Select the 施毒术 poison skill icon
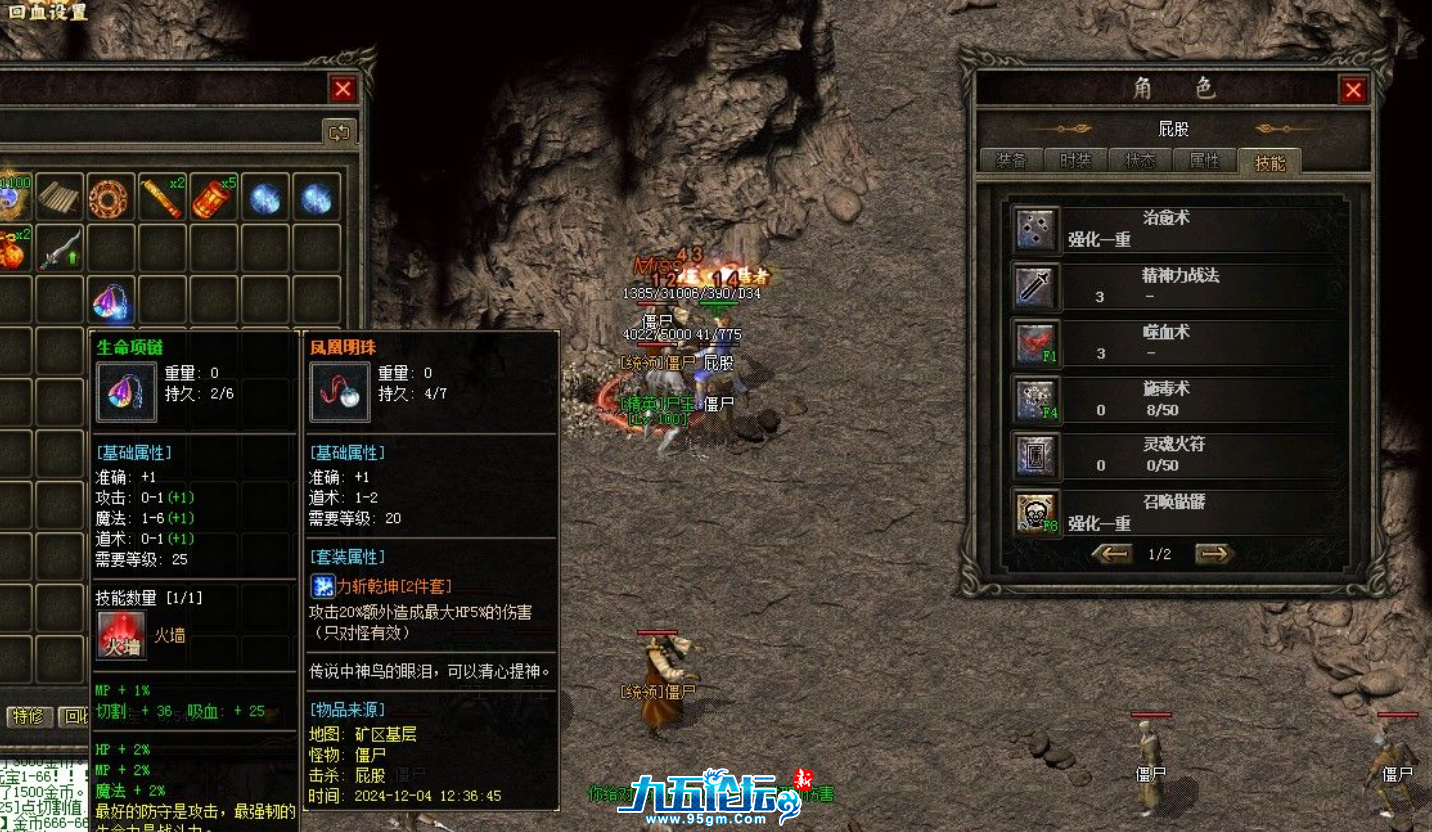Image resolution: width=1432 pixels, height=832 pixels. [x=1034, y=399]
